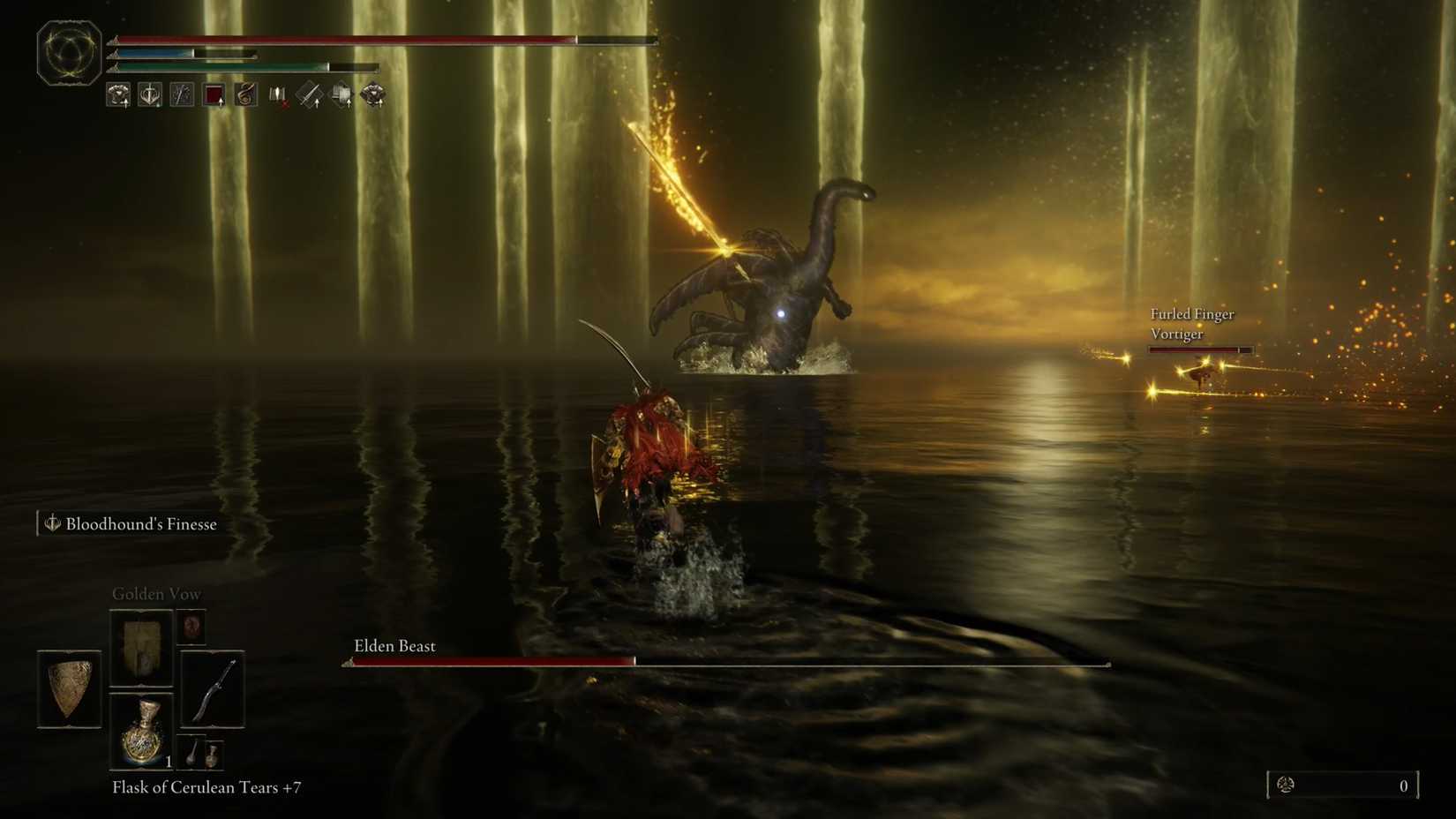Viewport: 1456px width, 819px height.
Task: Select the arrows status effect icon
Action: [x=182, y=94]
